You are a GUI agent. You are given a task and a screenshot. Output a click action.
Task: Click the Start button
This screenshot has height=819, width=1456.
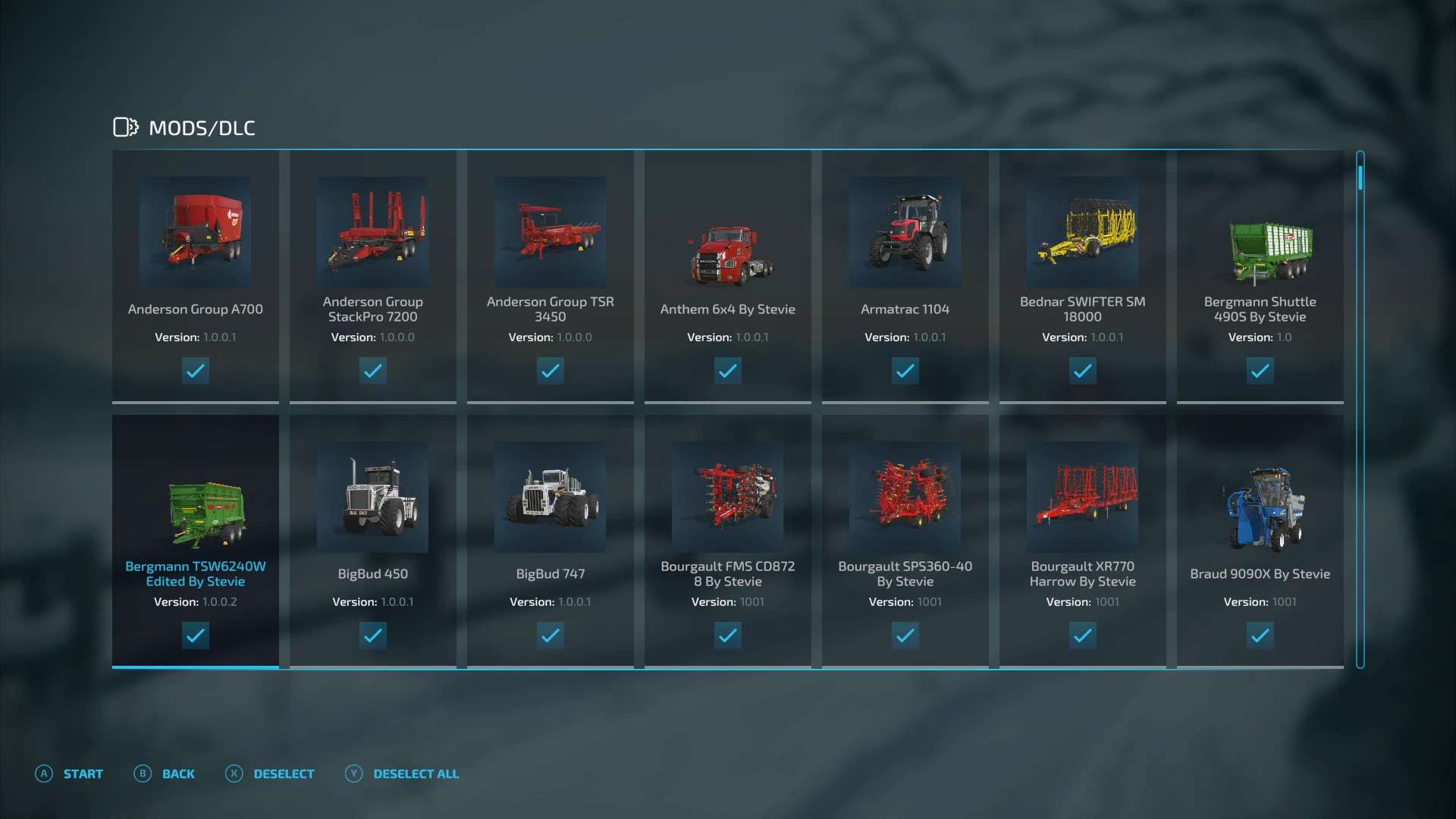[x=70, y=773]
